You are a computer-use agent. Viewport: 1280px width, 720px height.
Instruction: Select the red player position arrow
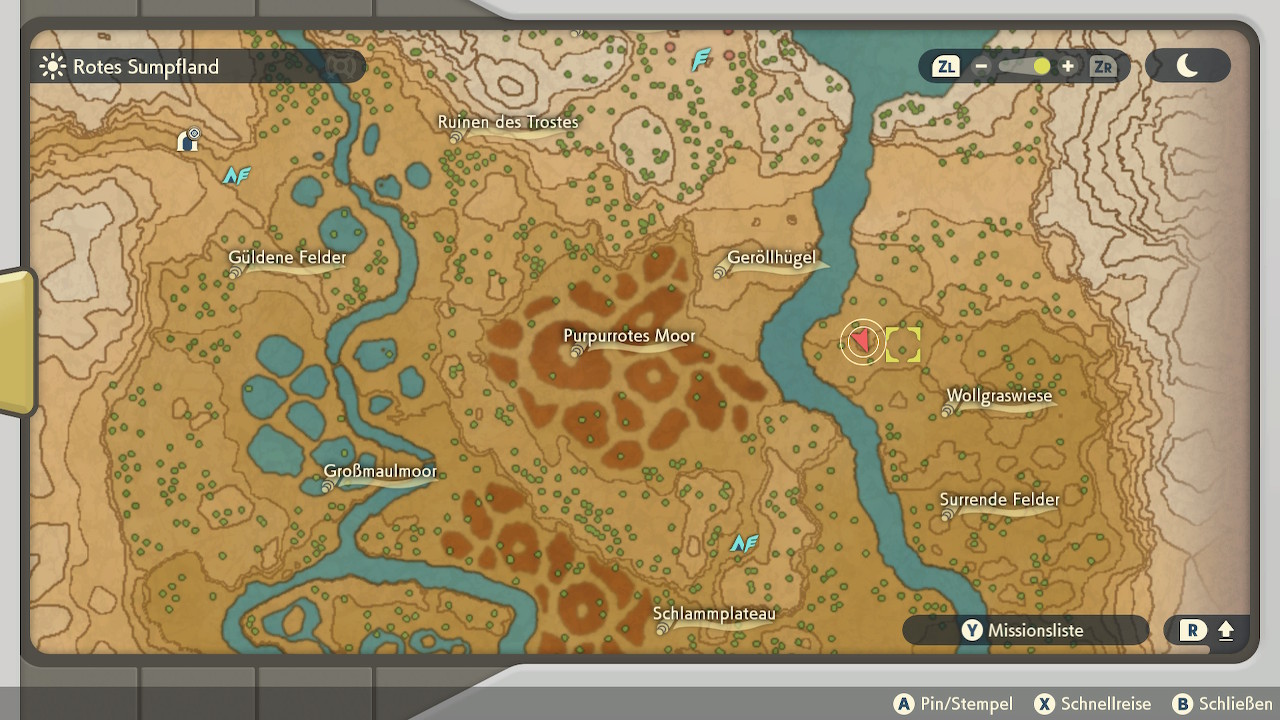(x=861, y=342)
